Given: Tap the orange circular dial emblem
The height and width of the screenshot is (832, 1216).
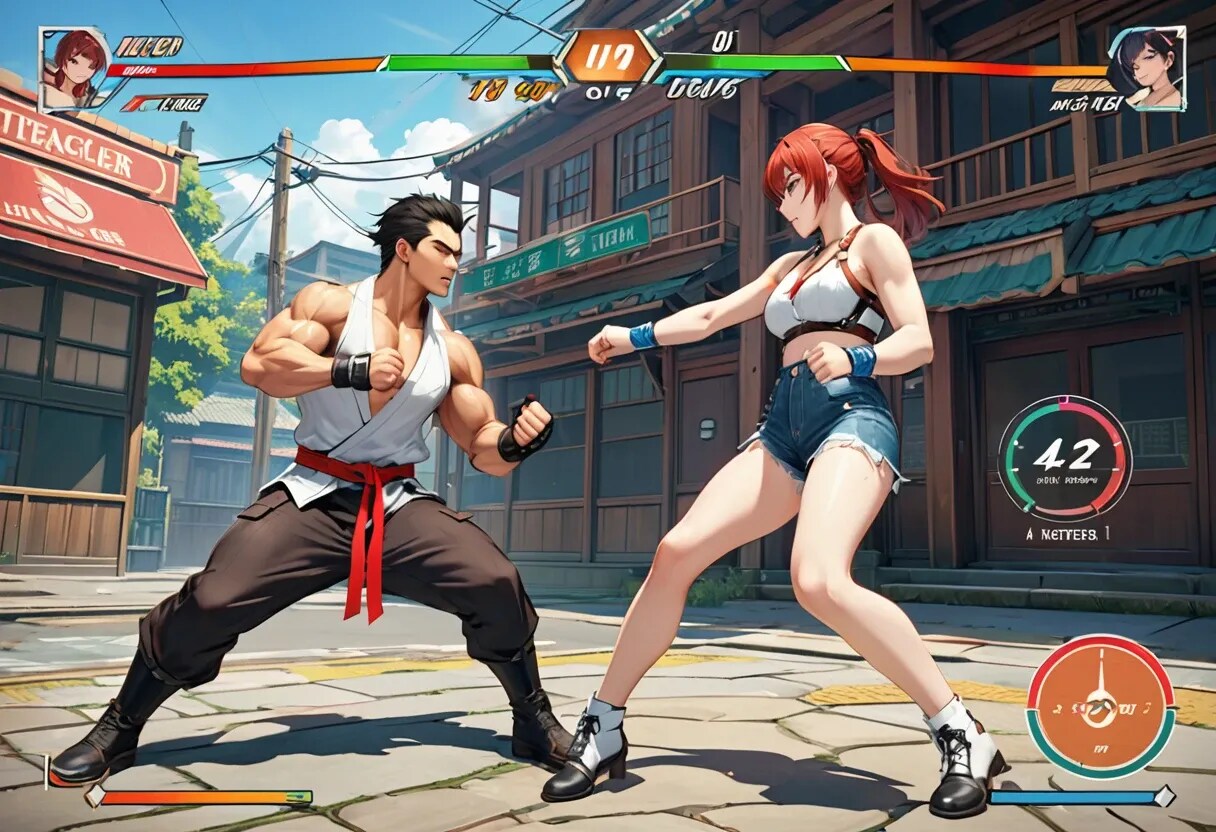Looking at the screenshot, I should click(1100, 706).
